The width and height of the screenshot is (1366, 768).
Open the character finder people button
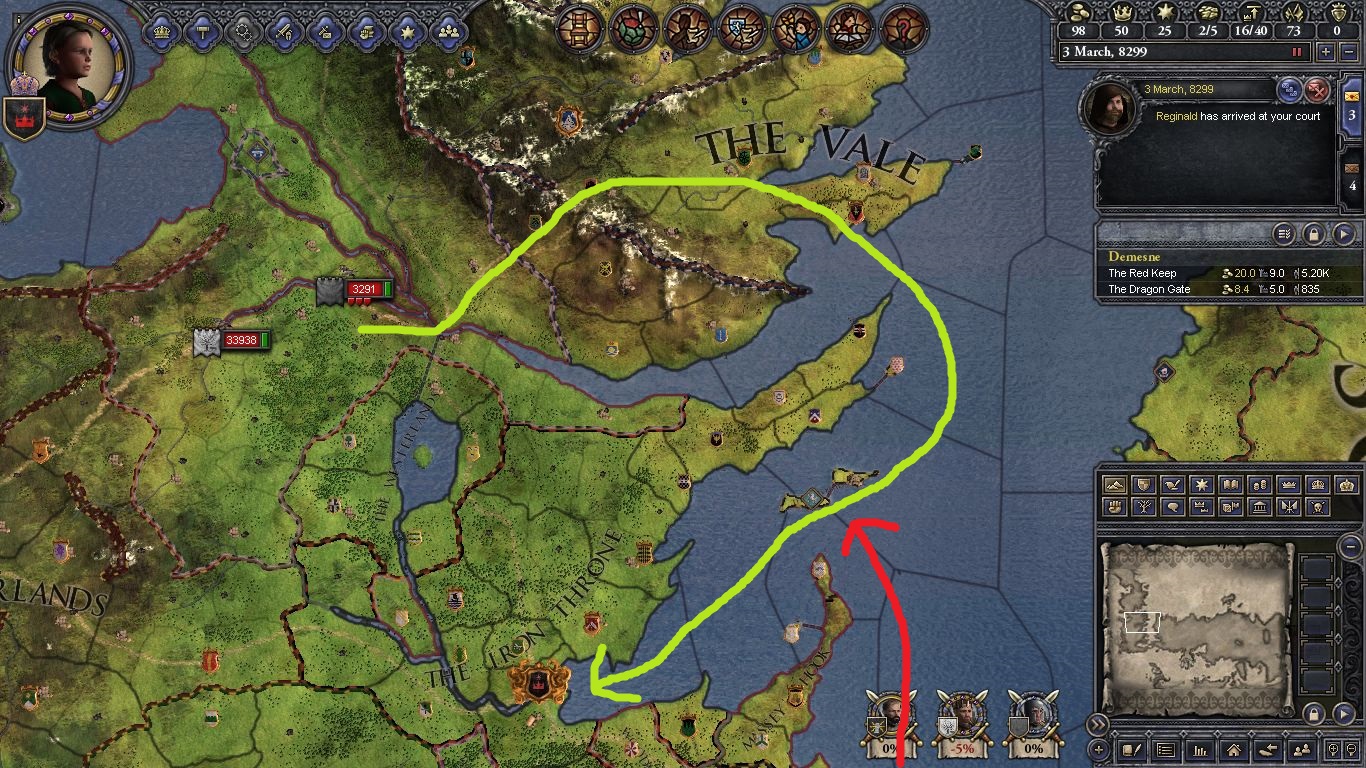(1302, 750)
